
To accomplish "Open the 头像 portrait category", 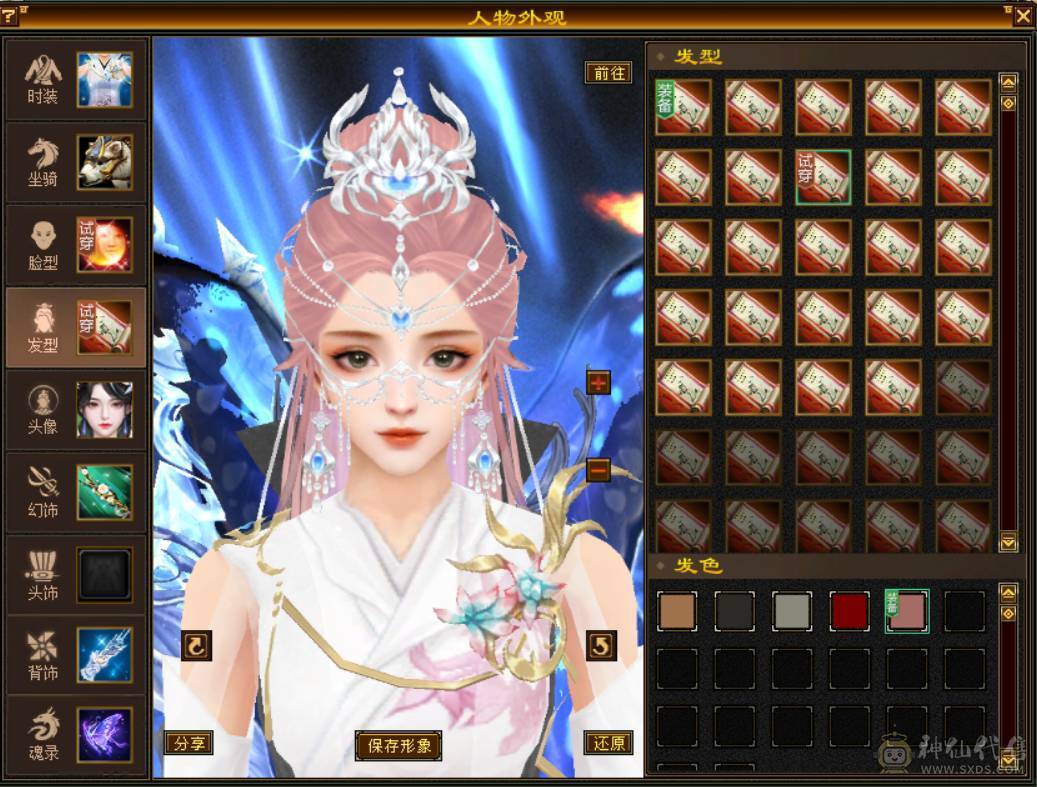I will pyautogui.click(x=77, y=410).
